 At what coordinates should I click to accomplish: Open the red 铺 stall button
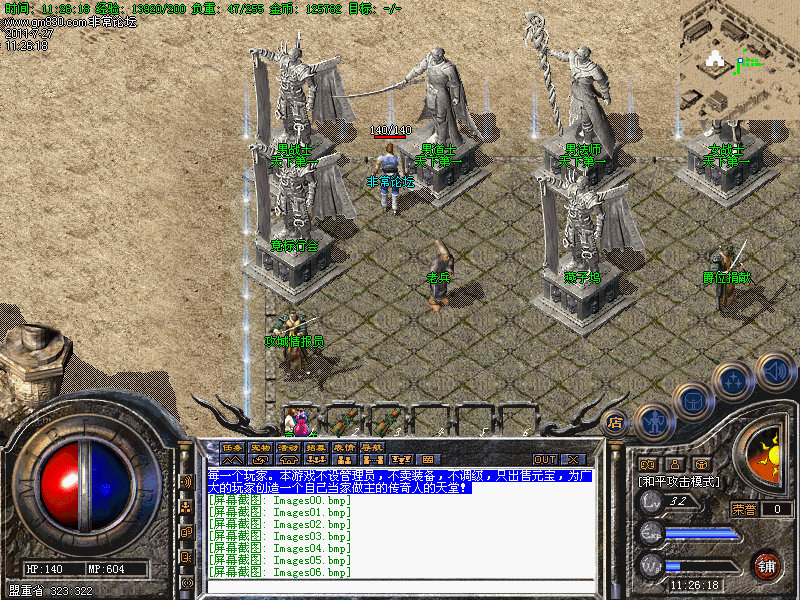tap(767, 565)
